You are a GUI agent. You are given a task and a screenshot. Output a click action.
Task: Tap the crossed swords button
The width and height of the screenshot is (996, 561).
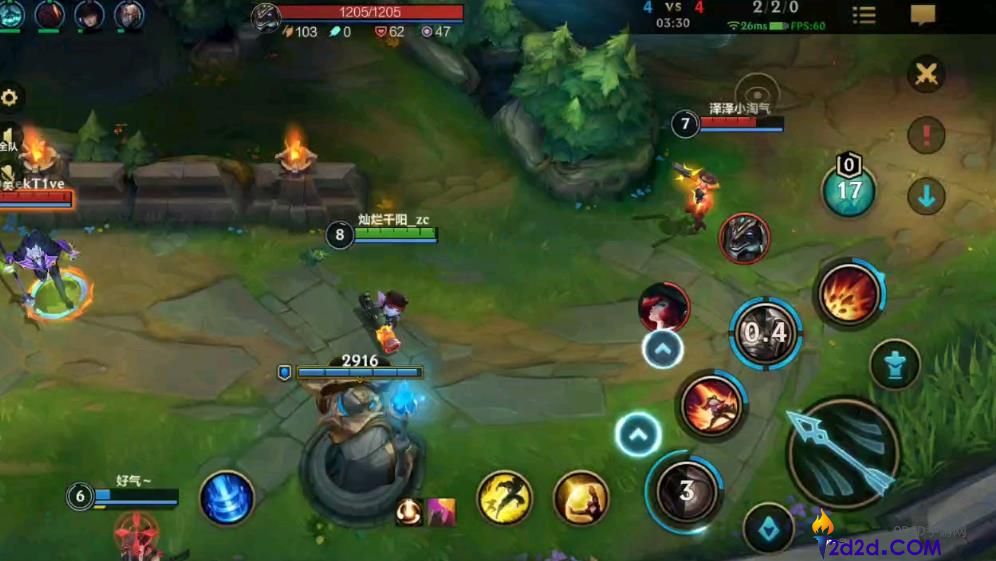tap(927, 74)
